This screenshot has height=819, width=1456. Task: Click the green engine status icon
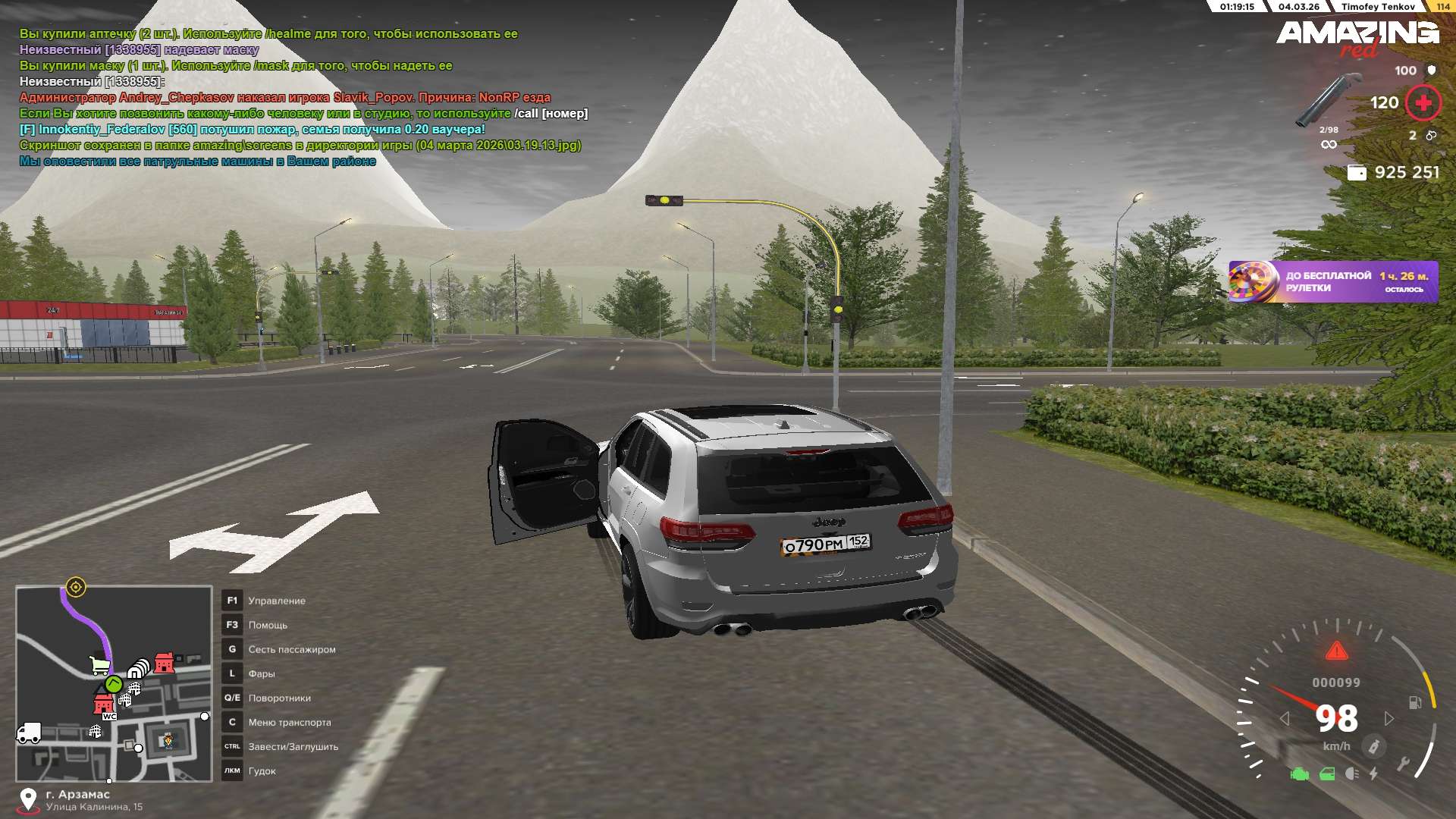tap(1300, 774)
